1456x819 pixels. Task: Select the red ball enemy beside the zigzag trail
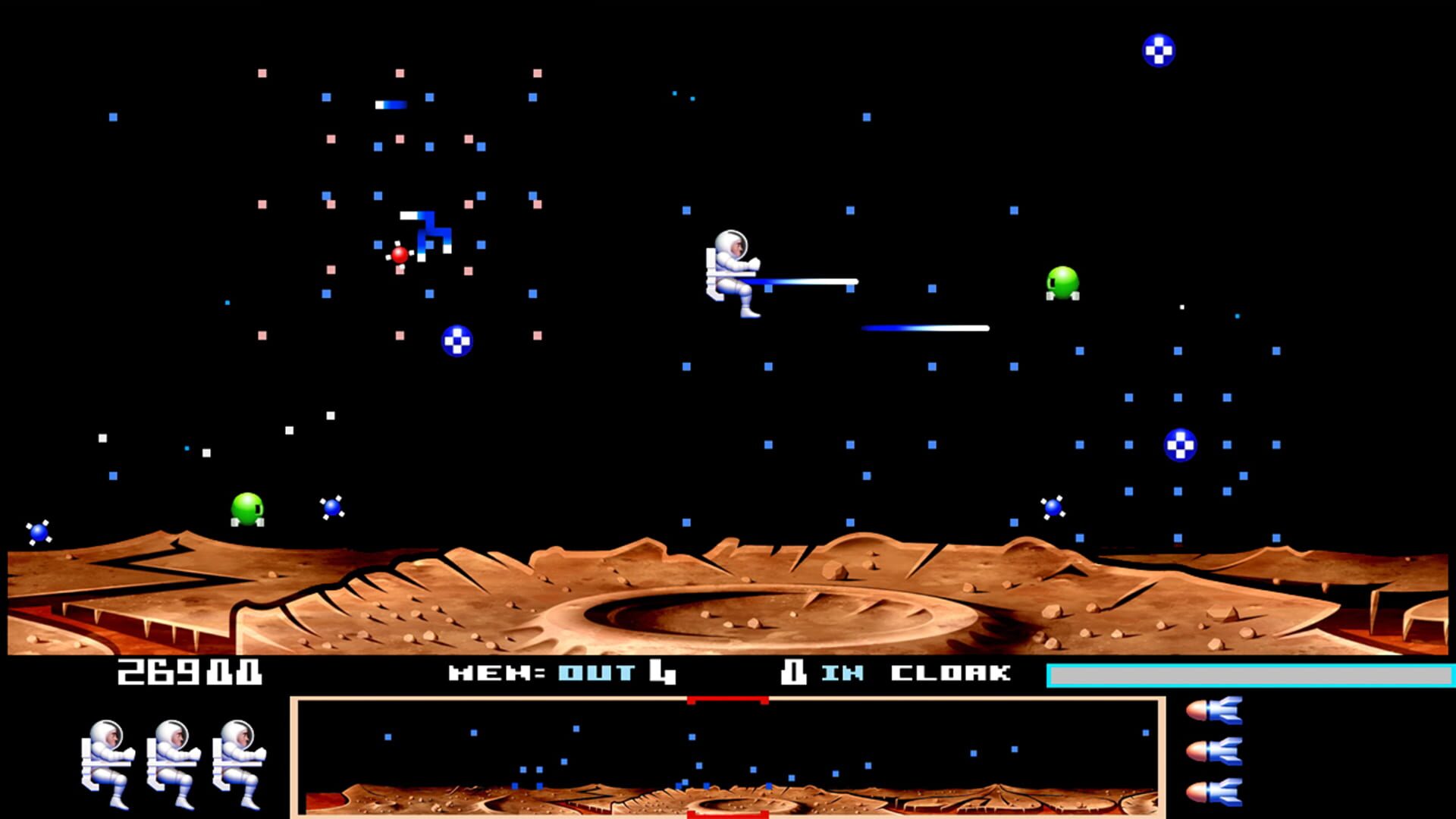pos(400,255)
